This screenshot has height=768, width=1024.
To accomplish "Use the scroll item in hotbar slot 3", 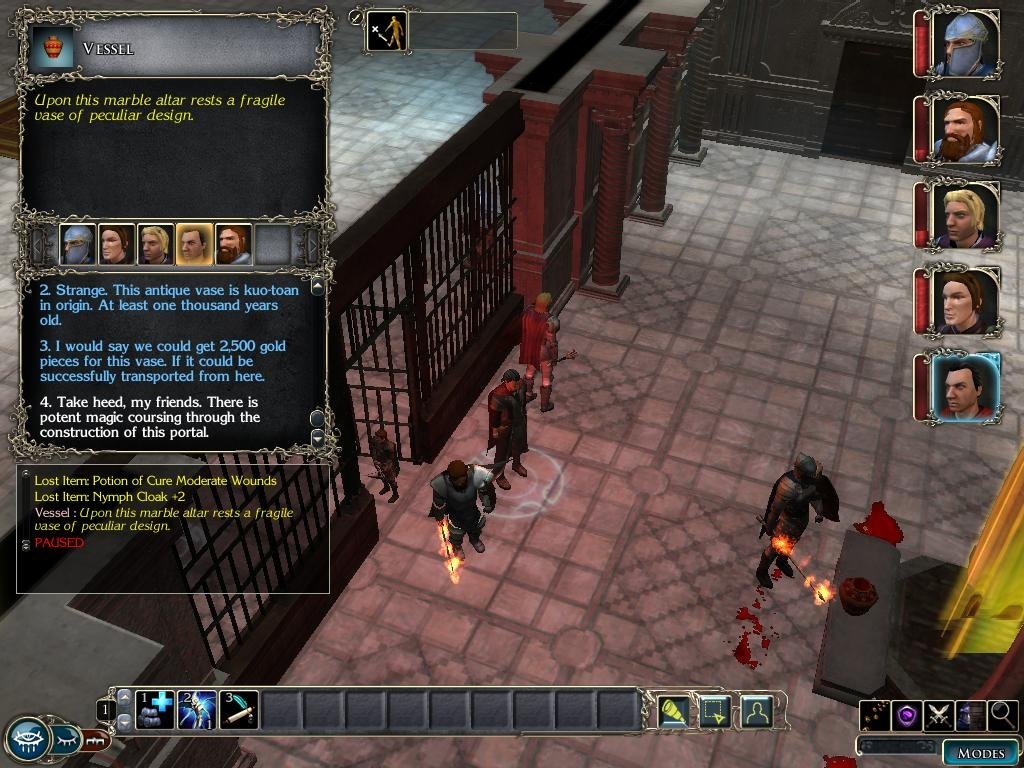I will click(x=239, y=710).
